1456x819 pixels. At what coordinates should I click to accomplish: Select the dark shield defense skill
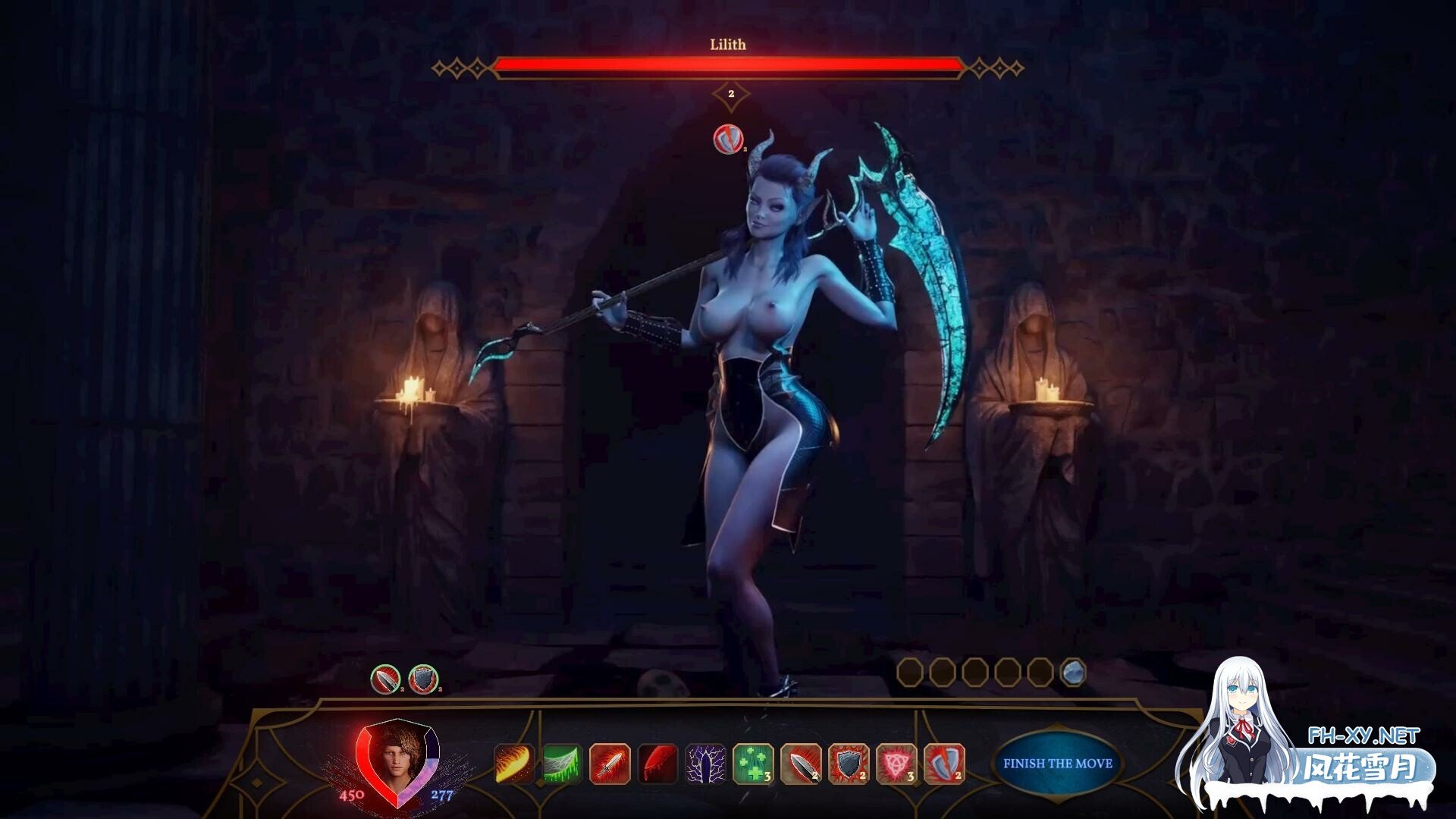tap(849, 764)
